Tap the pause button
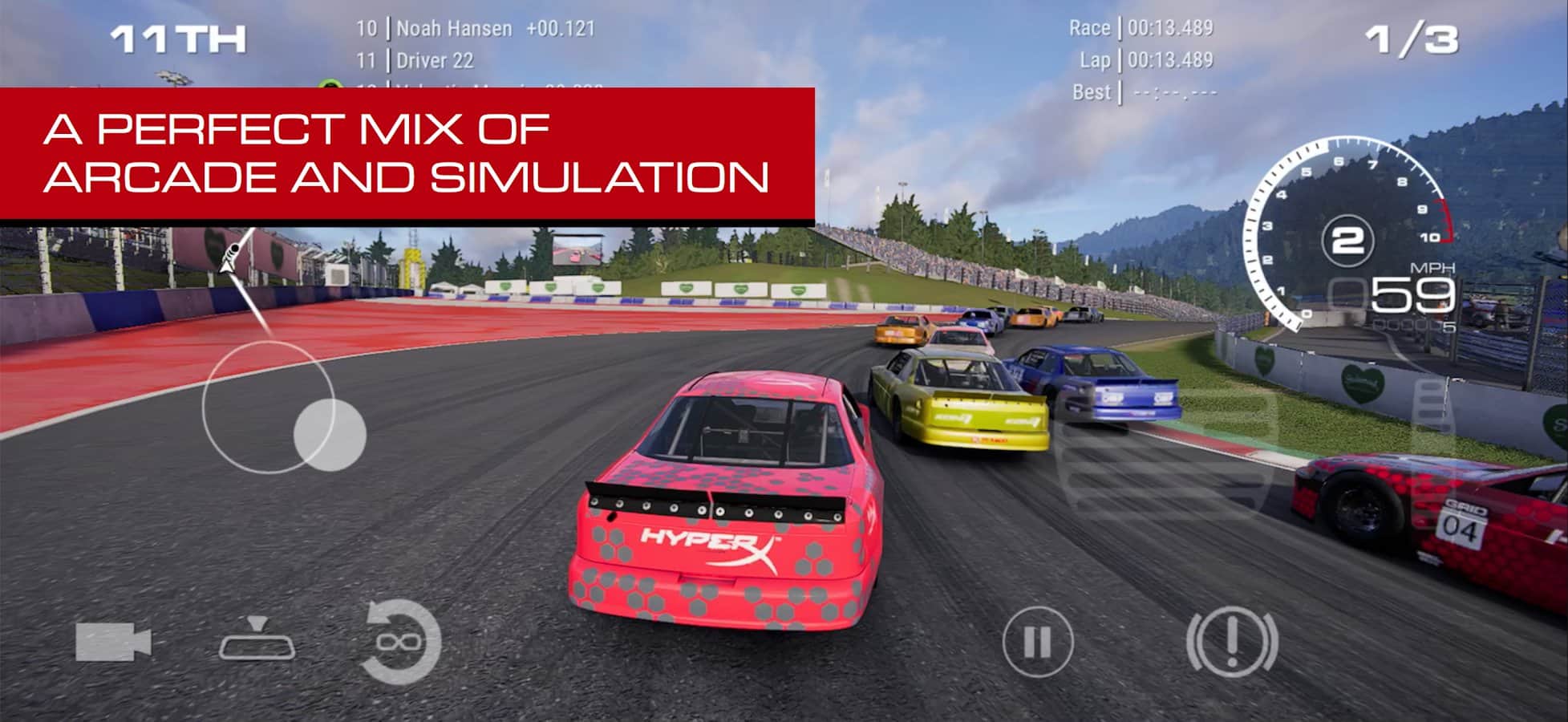Screen dimensions: 1568x722 [1037, 642]
